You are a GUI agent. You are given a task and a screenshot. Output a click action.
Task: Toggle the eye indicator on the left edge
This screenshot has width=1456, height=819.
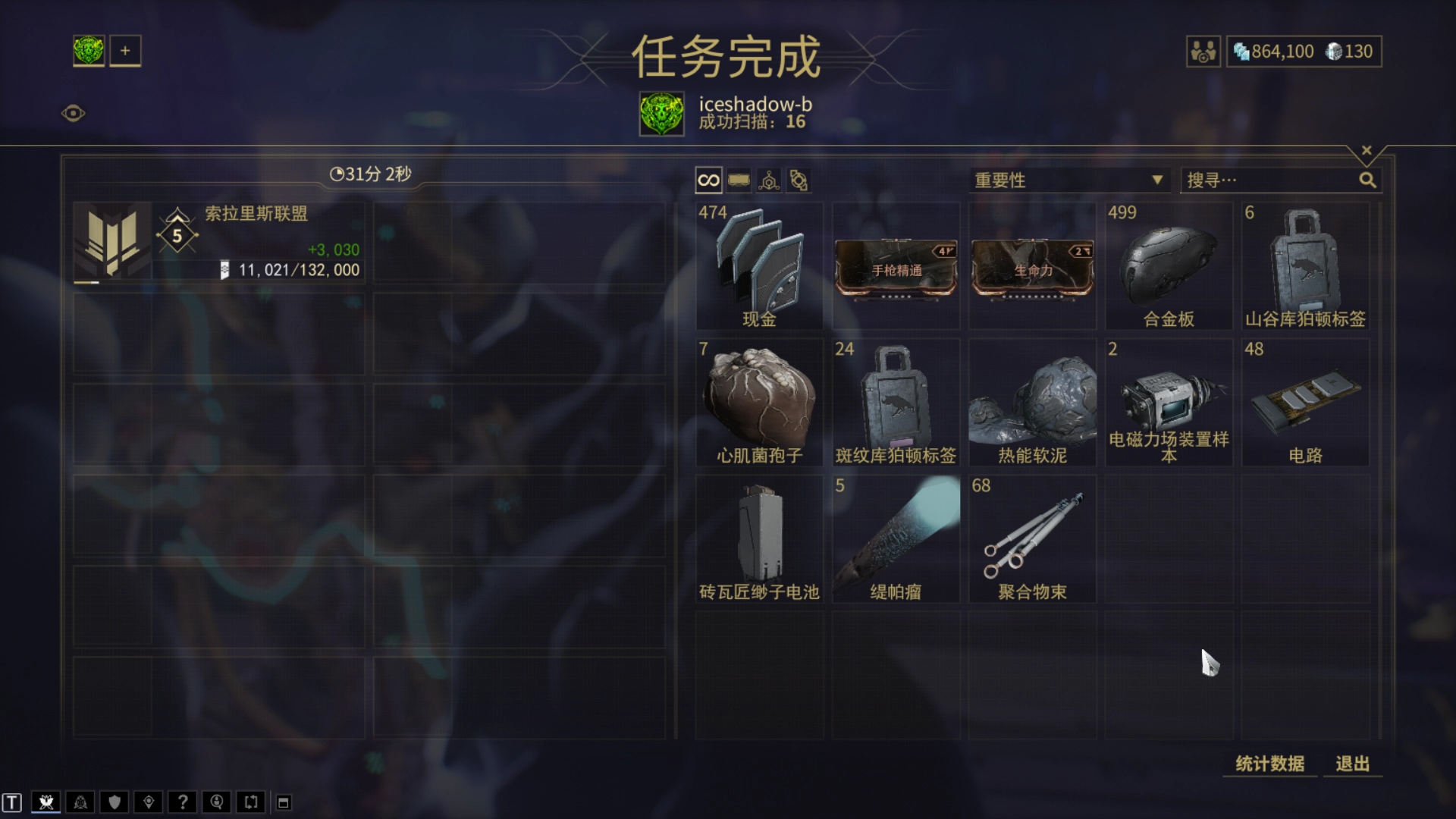tap(74, 115)
